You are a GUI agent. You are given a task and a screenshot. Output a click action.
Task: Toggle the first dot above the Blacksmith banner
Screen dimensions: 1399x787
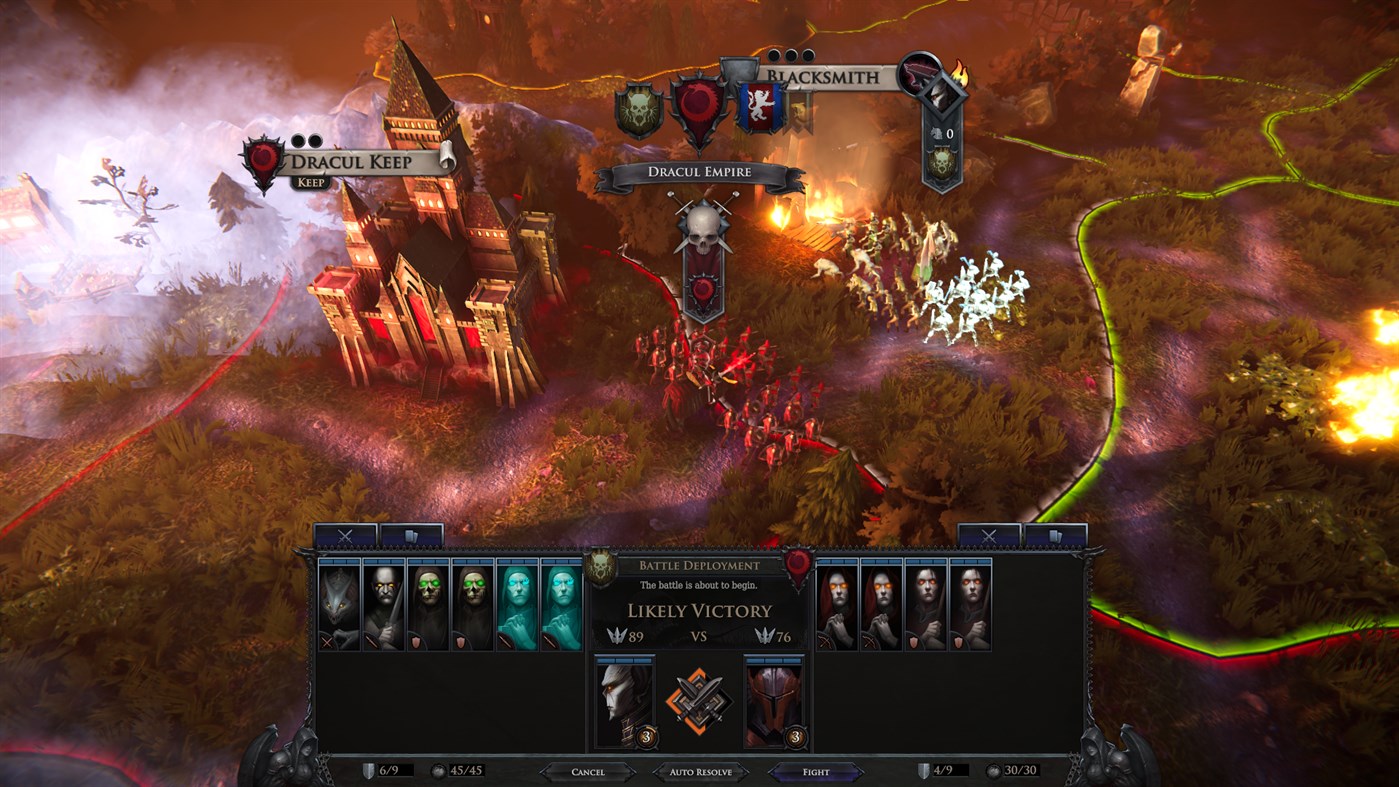773,55
